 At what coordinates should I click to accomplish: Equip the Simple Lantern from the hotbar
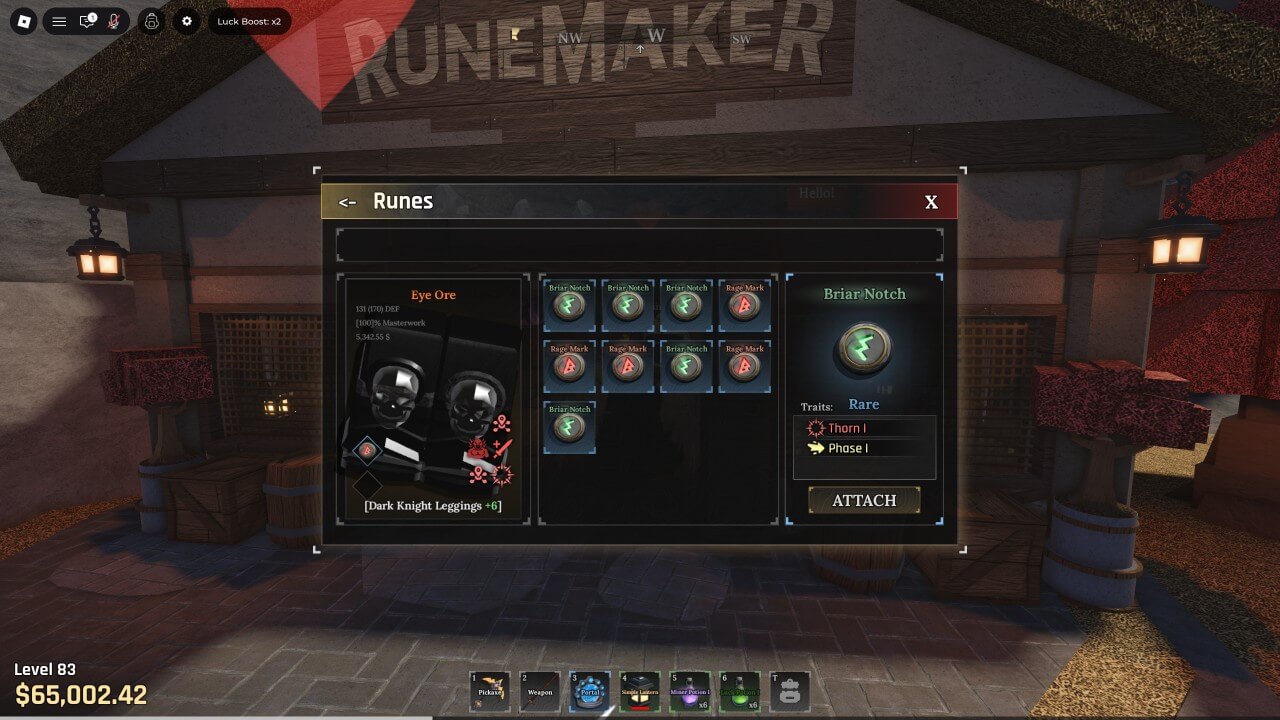(640, 691)
